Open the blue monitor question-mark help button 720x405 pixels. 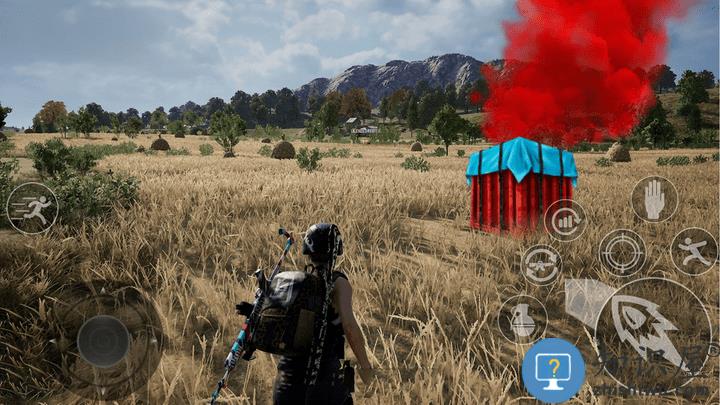pyautogui.click(x=553, y=371)
